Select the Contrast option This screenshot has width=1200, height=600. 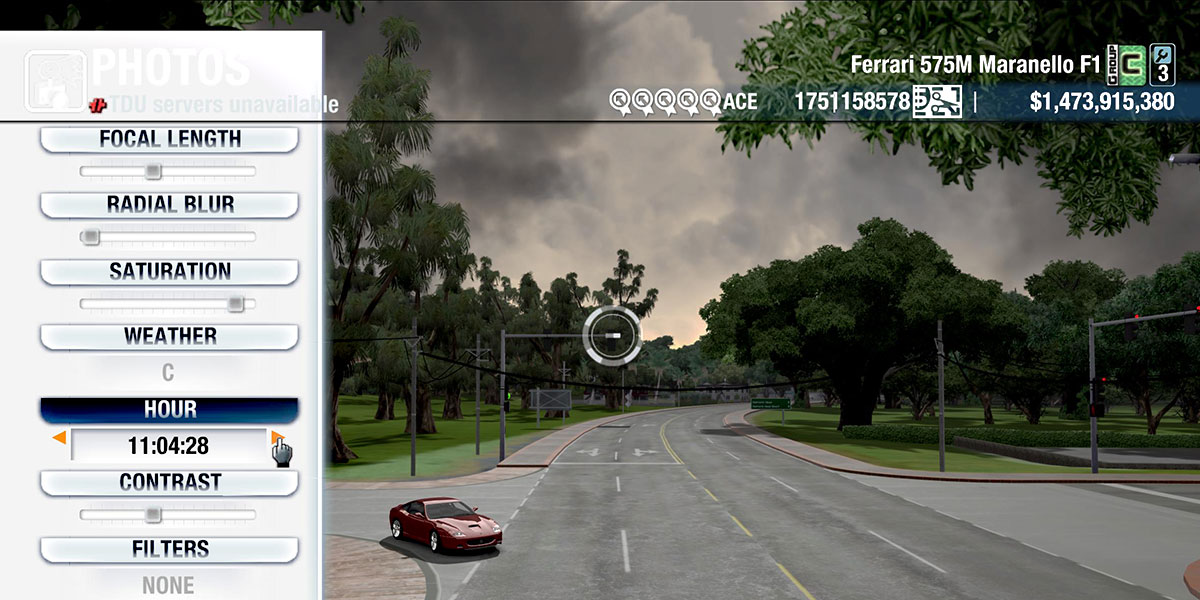[169, 483]
